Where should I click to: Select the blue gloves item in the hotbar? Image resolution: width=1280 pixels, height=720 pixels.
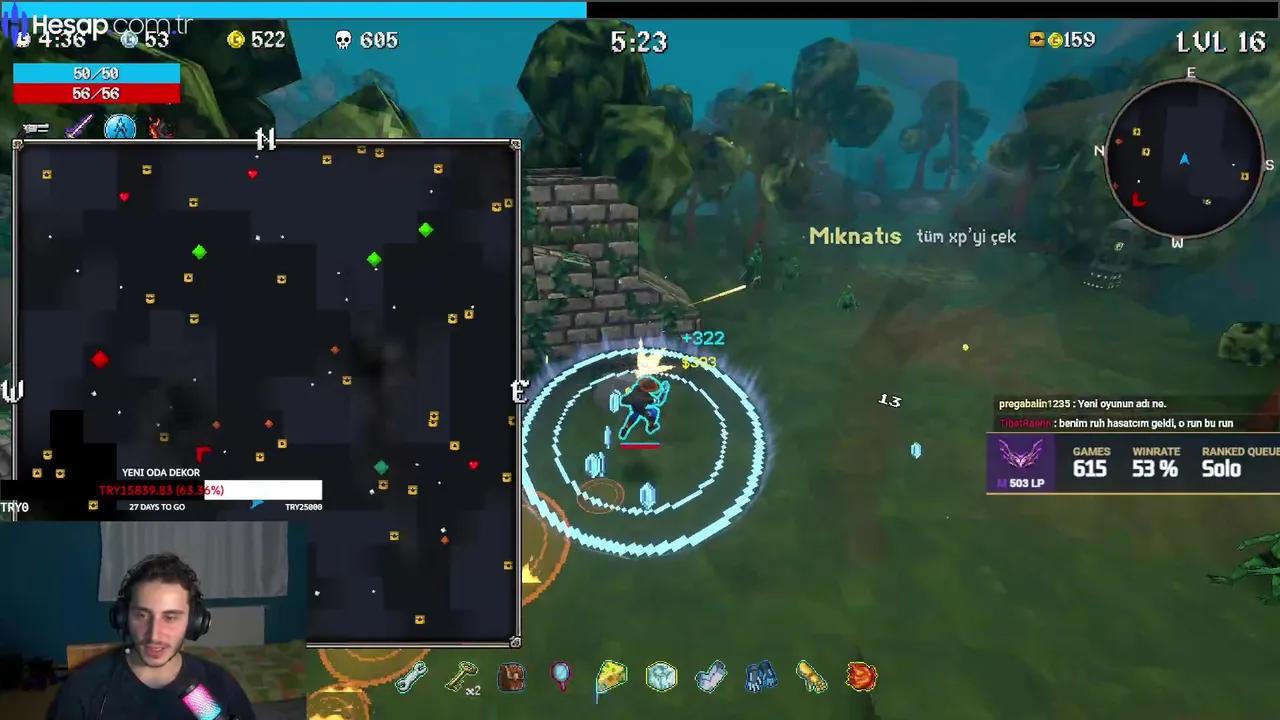760,676
